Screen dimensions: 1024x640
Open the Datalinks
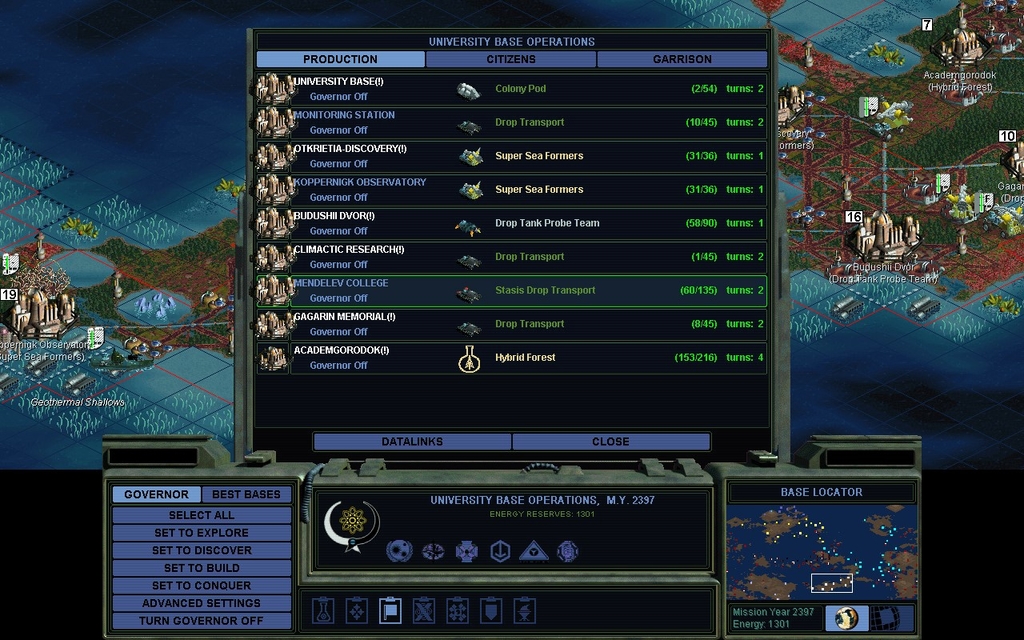[412, 441]
